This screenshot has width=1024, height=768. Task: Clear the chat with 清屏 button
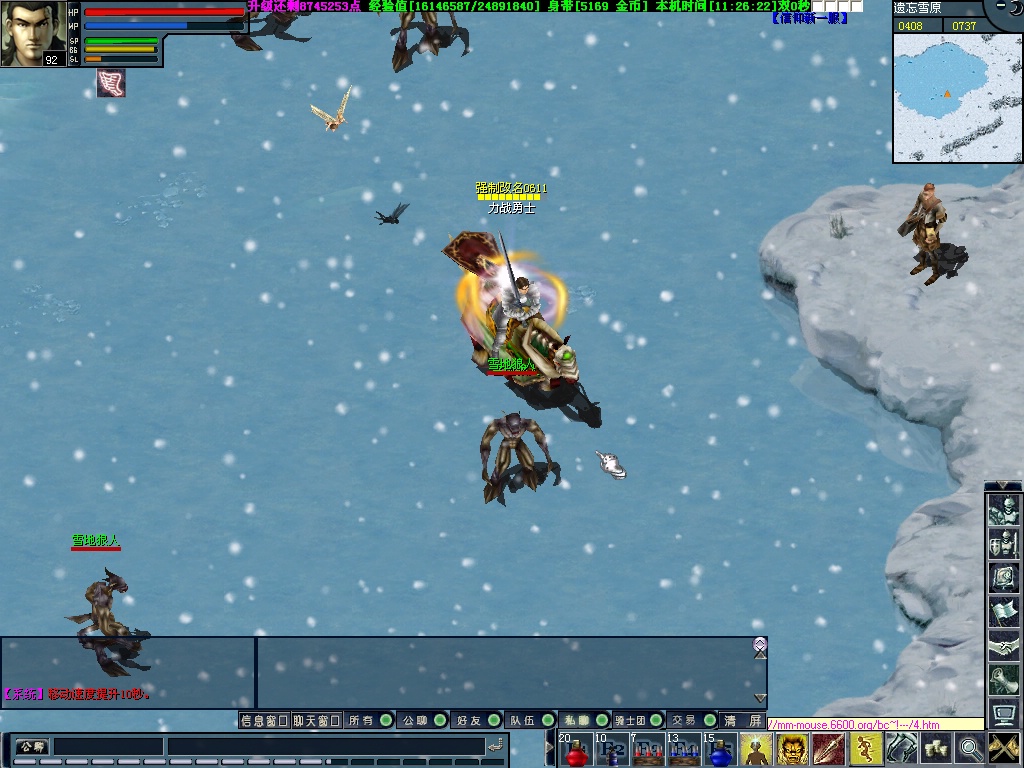click(x=743, y=720)
